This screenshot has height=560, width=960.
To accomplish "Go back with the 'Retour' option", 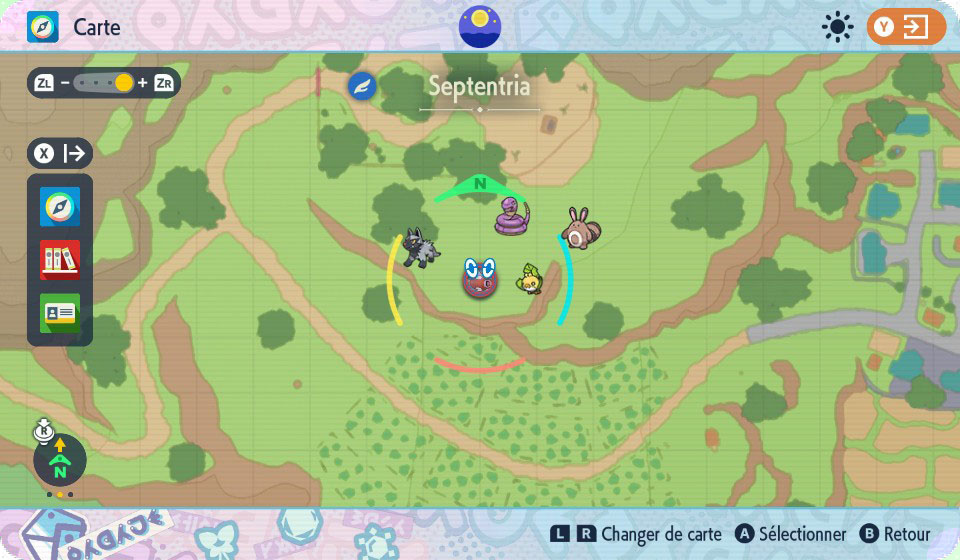I will pos(905,535).
